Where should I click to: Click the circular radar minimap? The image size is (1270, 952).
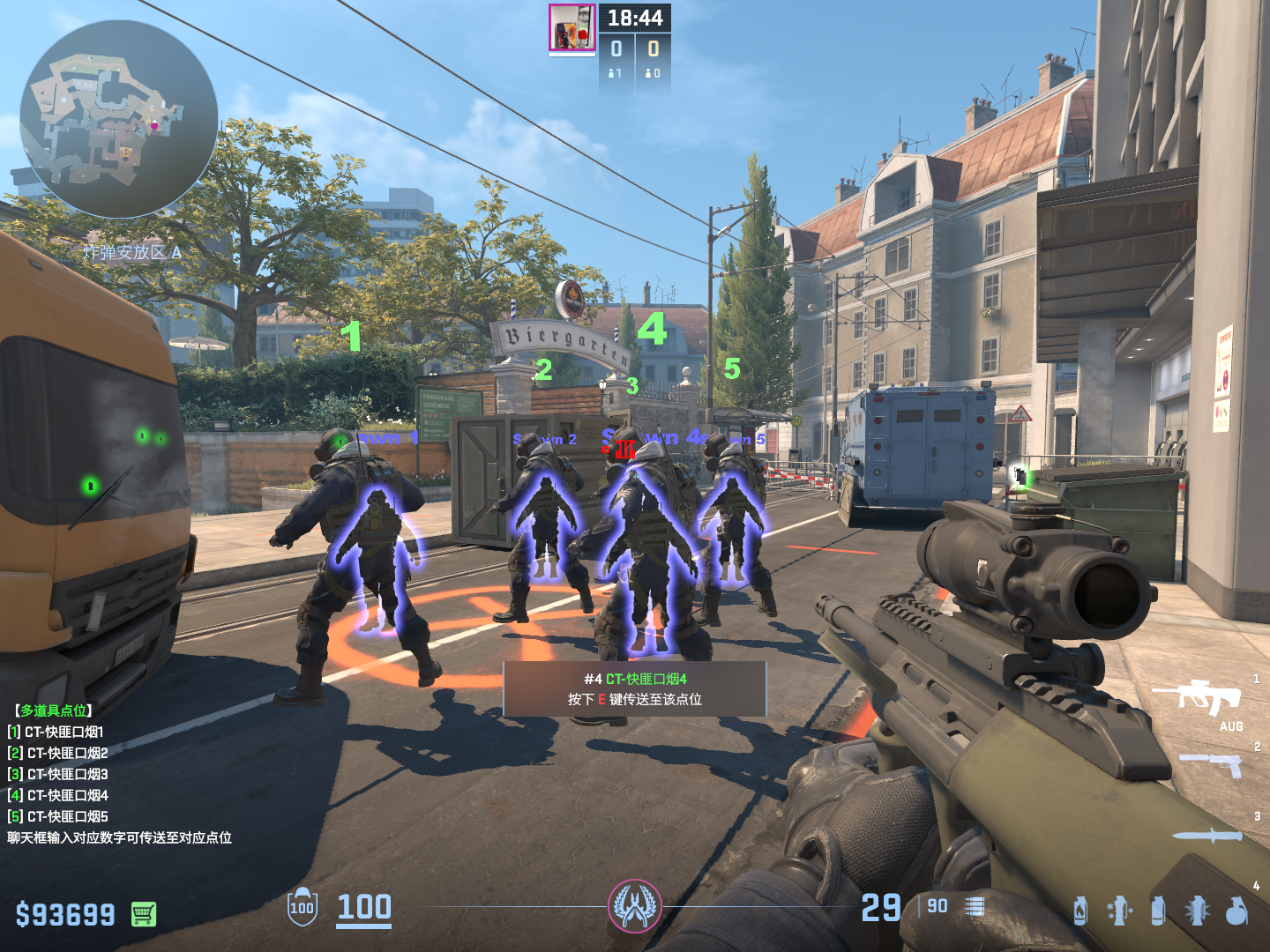(x=119, y=119)
